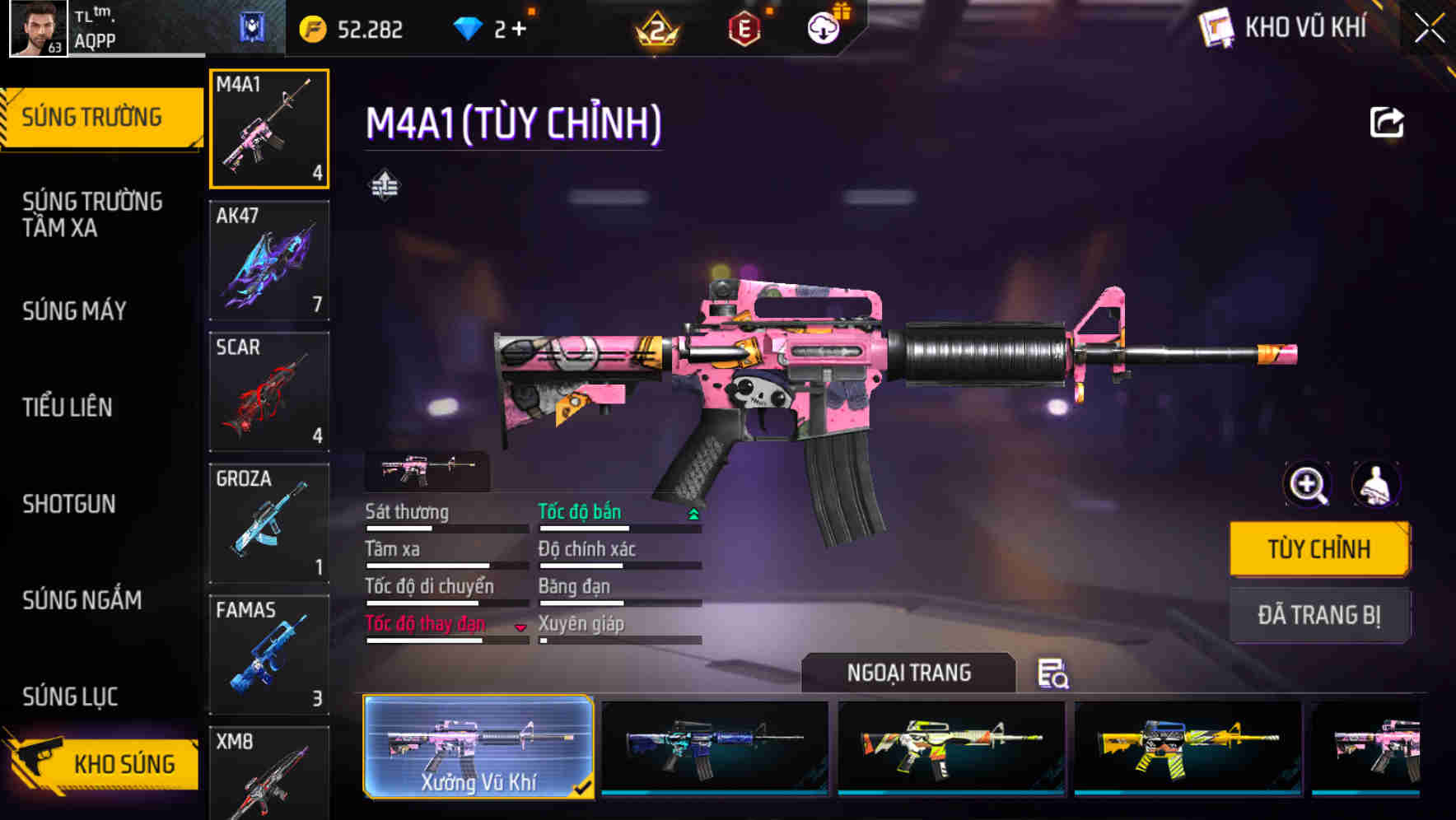This screenshot has height=820, width=1456.
Task: Click the weapon emblem badge under the title
Action: [385, 185]
